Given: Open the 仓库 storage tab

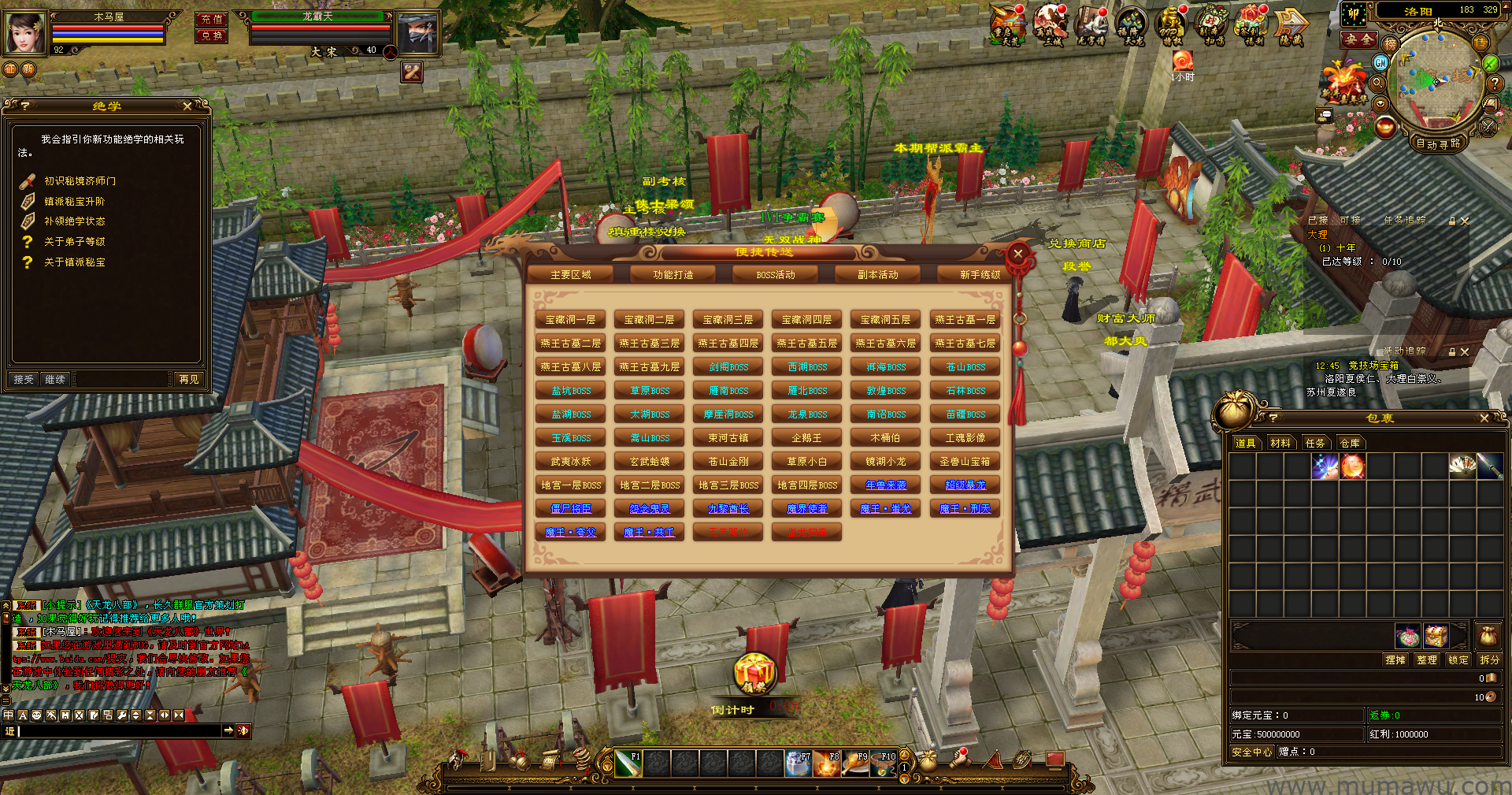Looking at the screenshot, I should (1350, 444).
